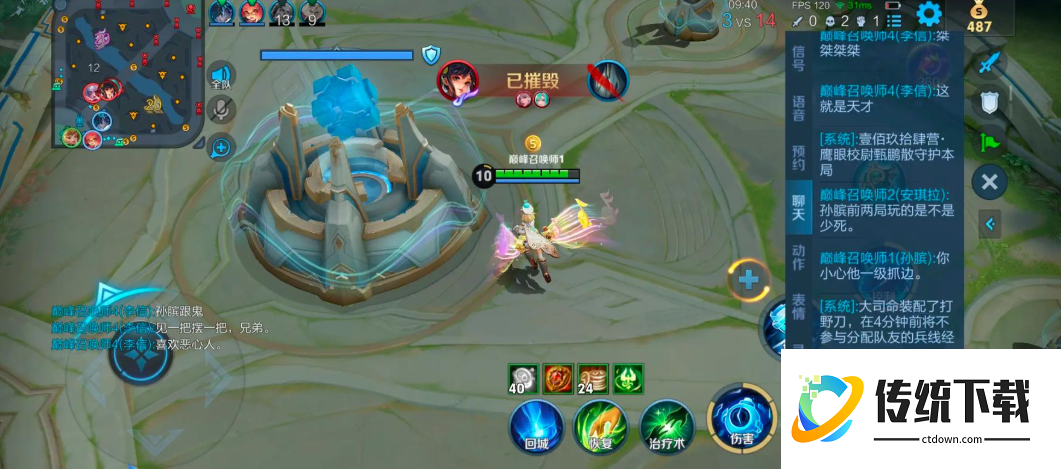Cast the 治疗术 heal spell
This screenshot has width=1061, height=469.
point(667,424)
